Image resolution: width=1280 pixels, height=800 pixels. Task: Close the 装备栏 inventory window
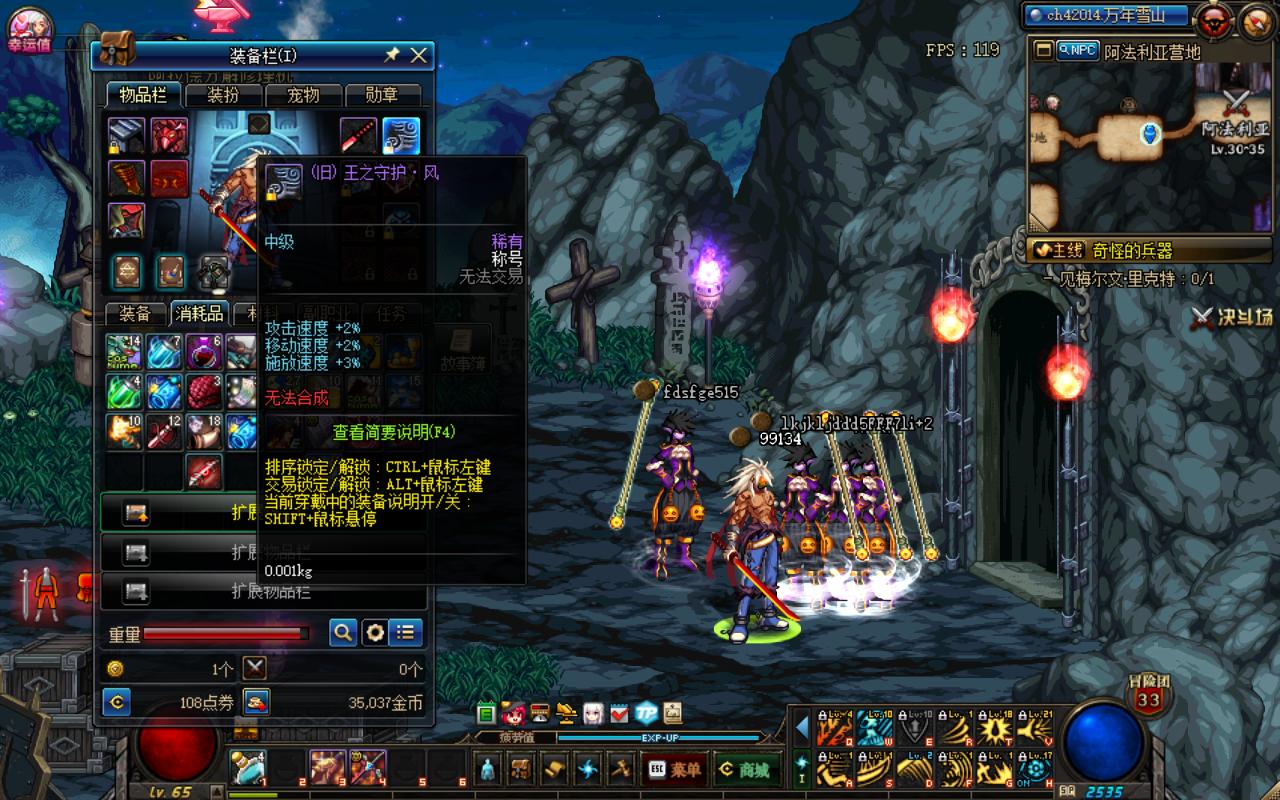point(419,56)
